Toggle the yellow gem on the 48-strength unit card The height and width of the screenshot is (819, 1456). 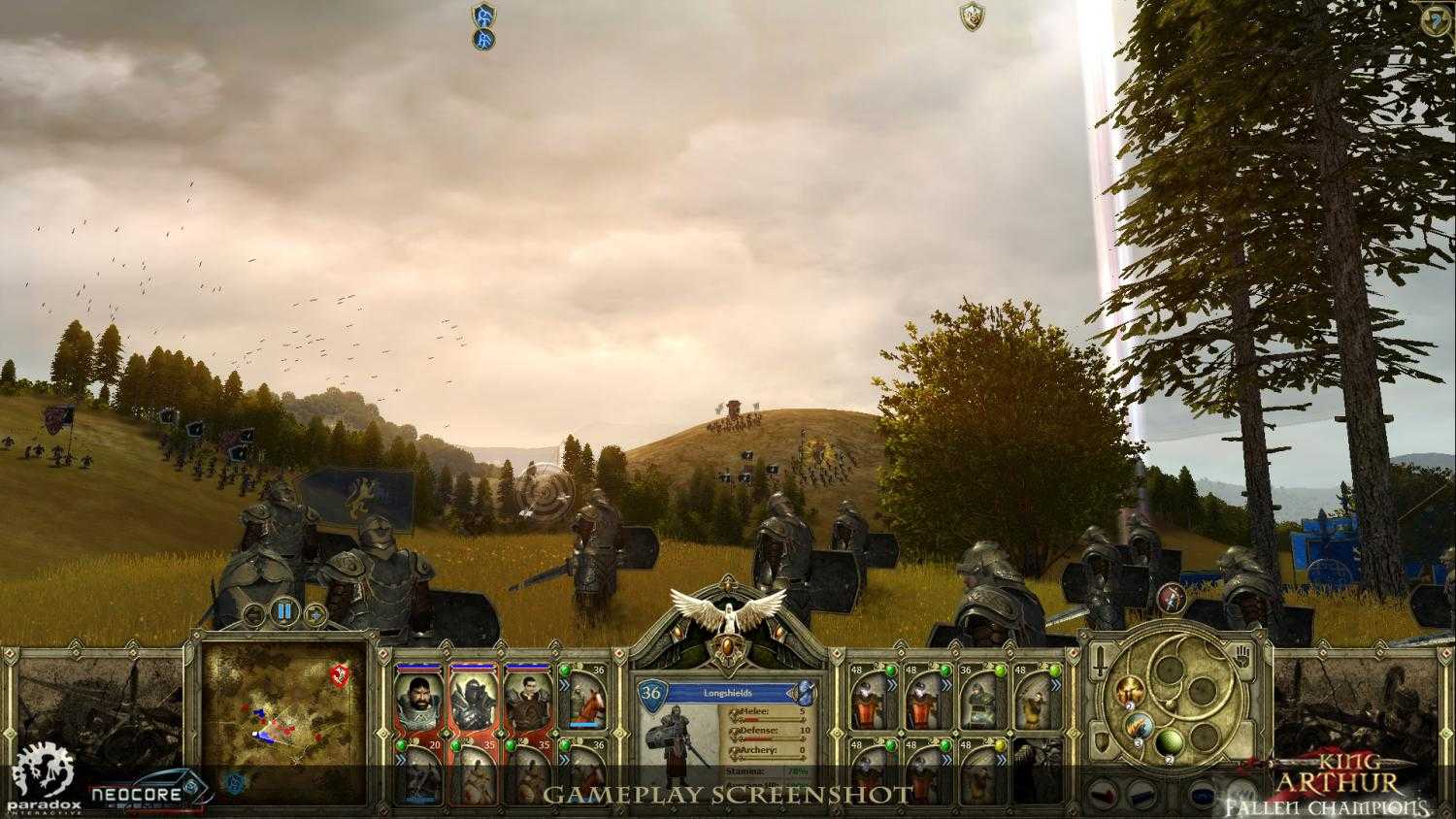point(1001,745)
